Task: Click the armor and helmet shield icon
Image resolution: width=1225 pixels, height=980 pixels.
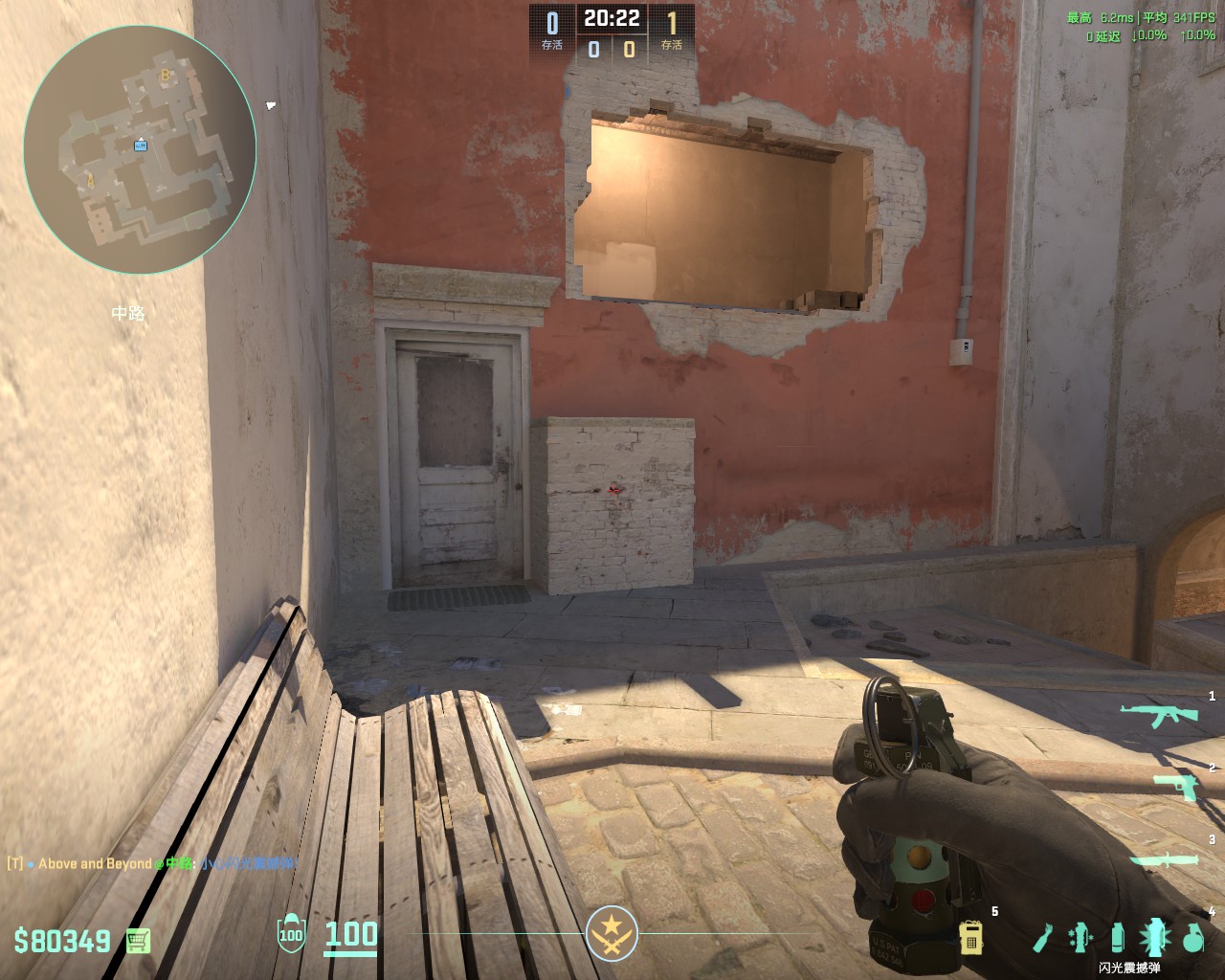Action: point(291,935)
